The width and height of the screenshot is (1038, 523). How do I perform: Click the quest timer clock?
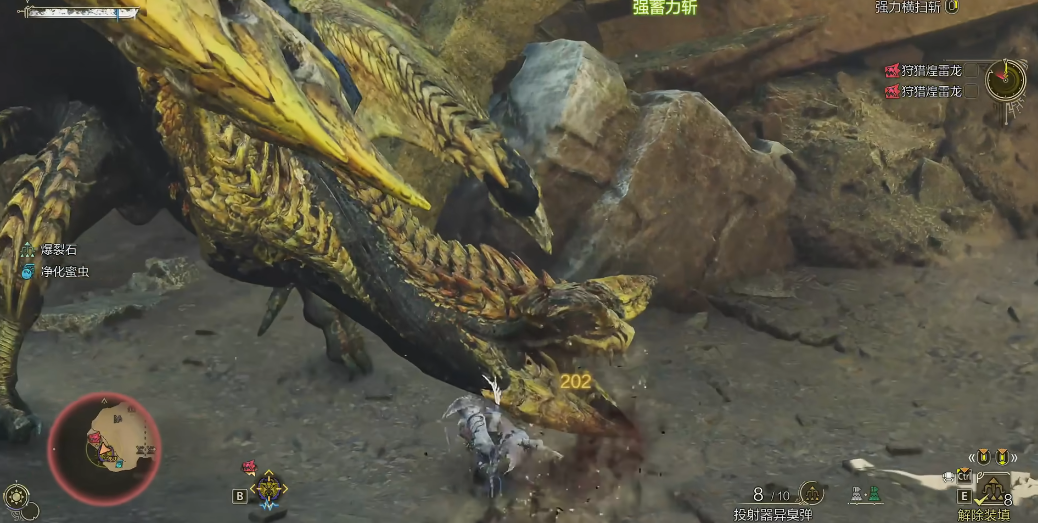[x=1005, y=79]
